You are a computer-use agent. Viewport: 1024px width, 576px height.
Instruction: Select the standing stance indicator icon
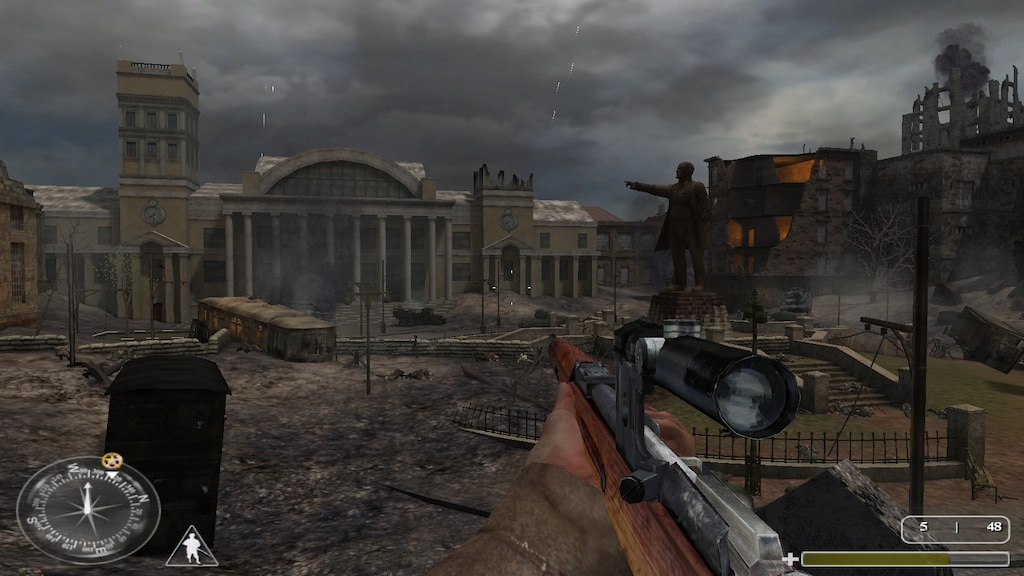(x=191, y=548)
